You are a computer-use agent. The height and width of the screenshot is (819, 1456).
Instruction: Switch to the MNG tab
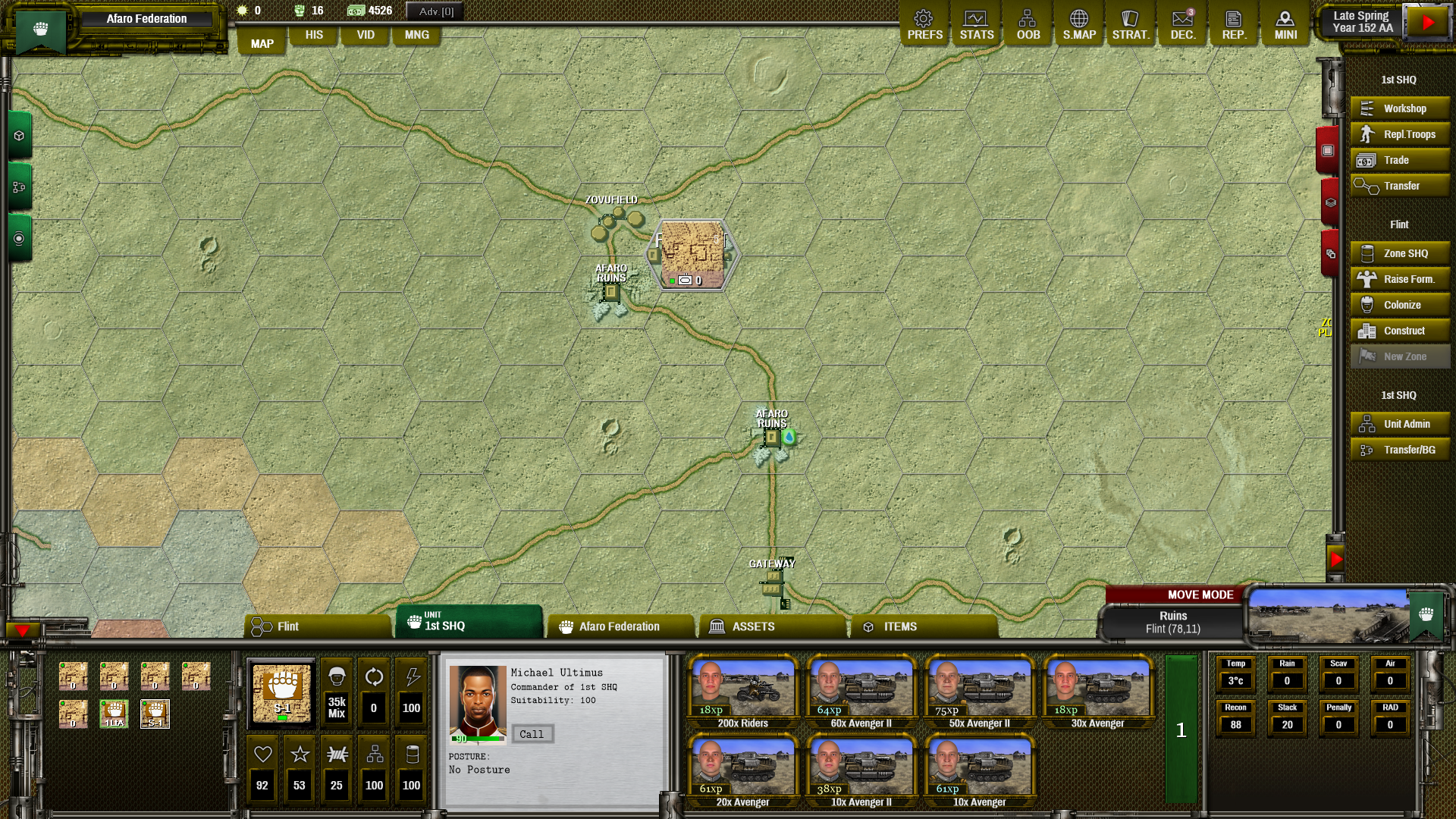416,35
